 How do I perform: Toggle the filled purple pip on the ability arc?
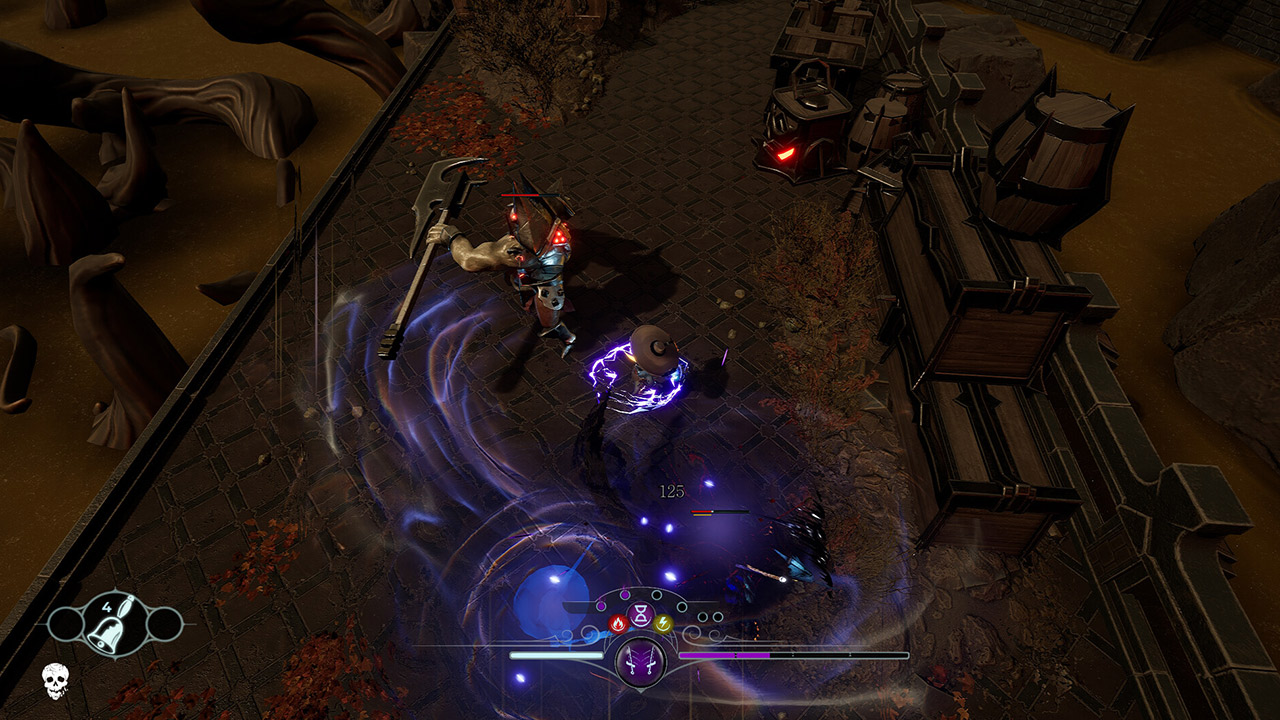click(625, 595)
